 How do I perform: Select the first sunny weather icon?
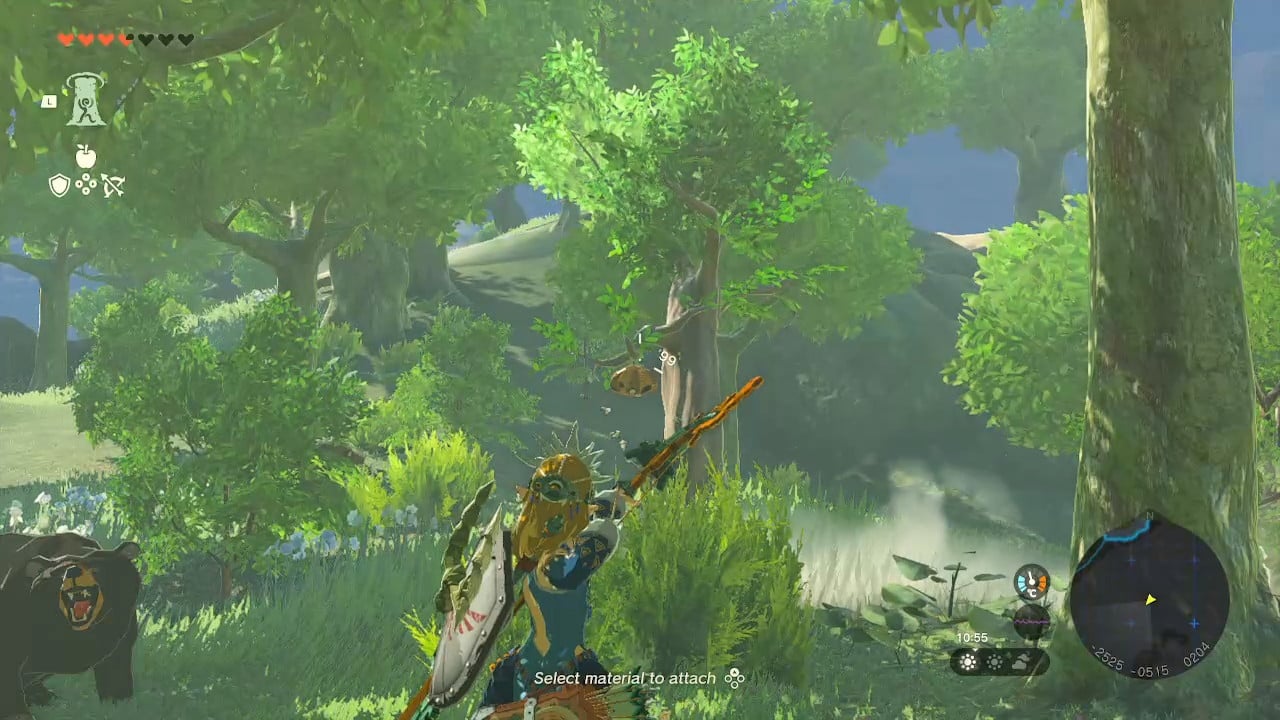pos(968,661)
